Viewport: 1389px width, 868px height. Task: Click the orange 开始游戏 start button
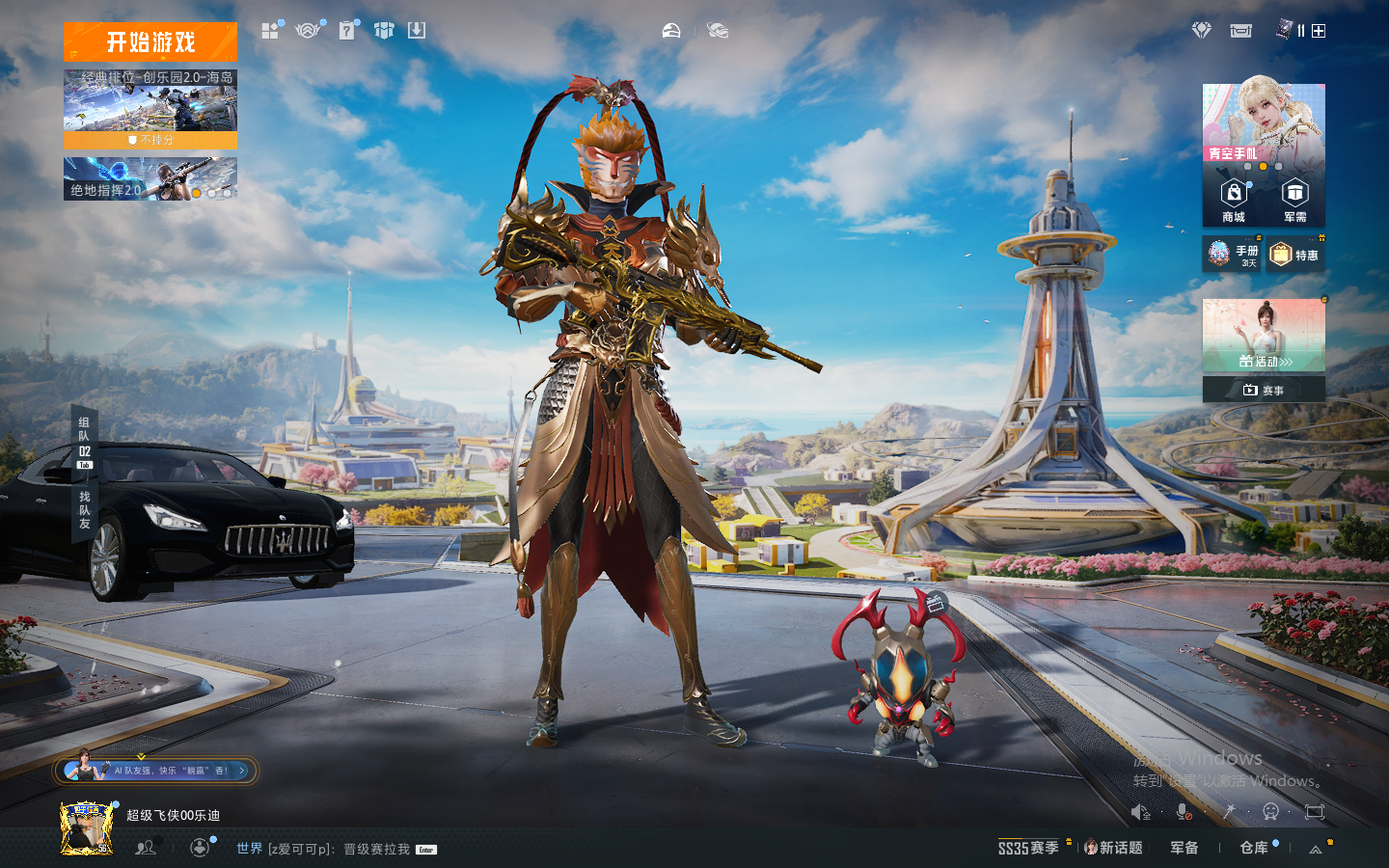point(150,42)
